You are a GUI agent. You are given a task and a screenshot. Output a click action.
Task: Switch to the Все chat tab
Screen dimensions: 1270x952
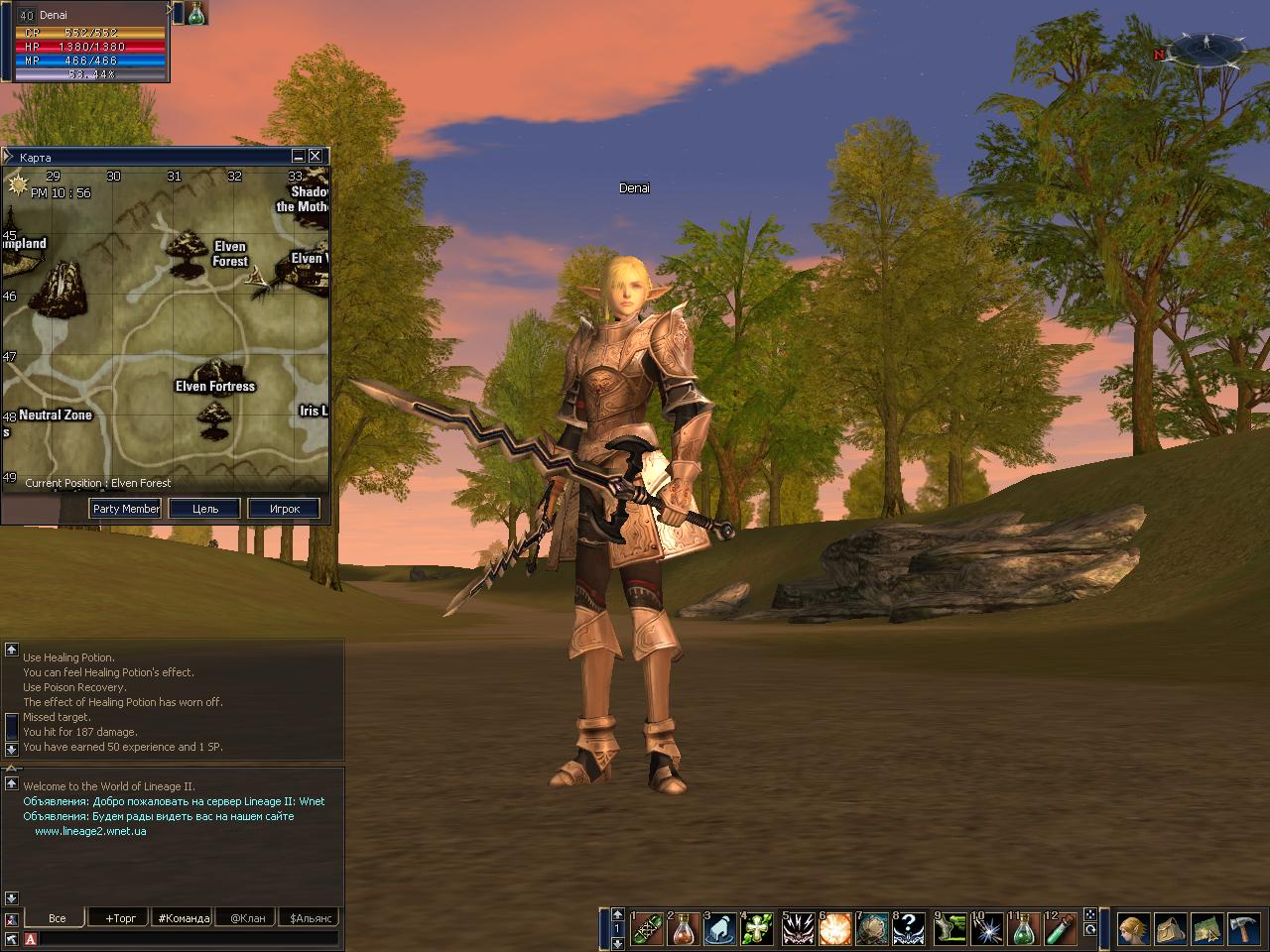57,918
